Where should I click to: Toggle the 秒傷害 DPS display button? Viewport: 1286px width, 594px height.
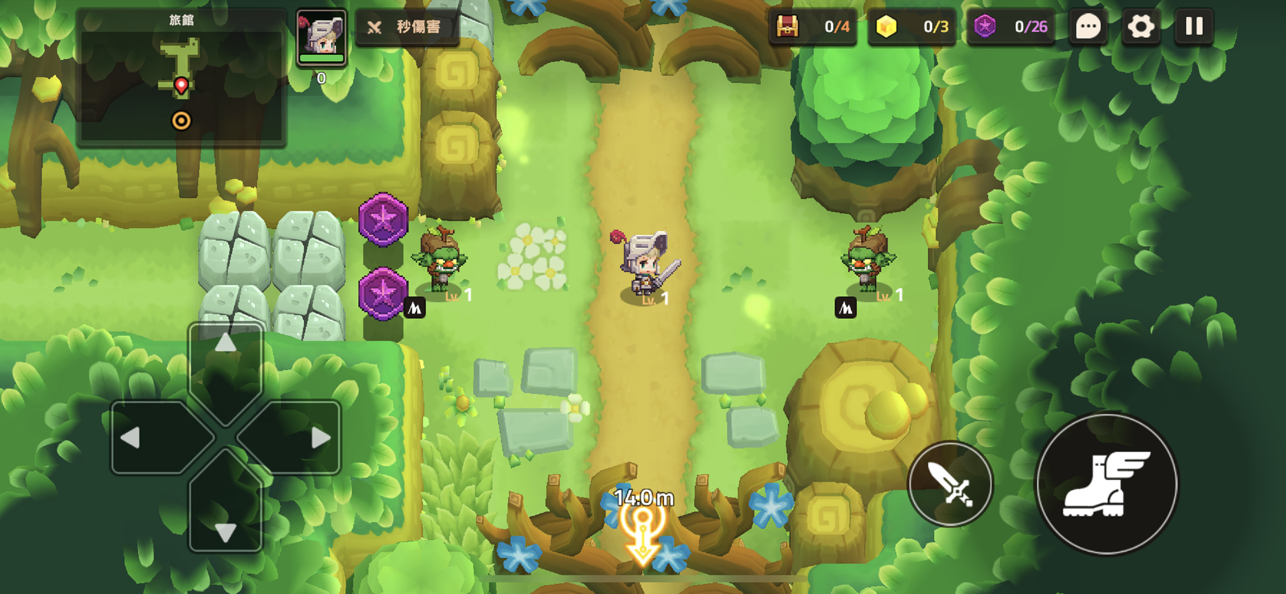coord(407,28)
